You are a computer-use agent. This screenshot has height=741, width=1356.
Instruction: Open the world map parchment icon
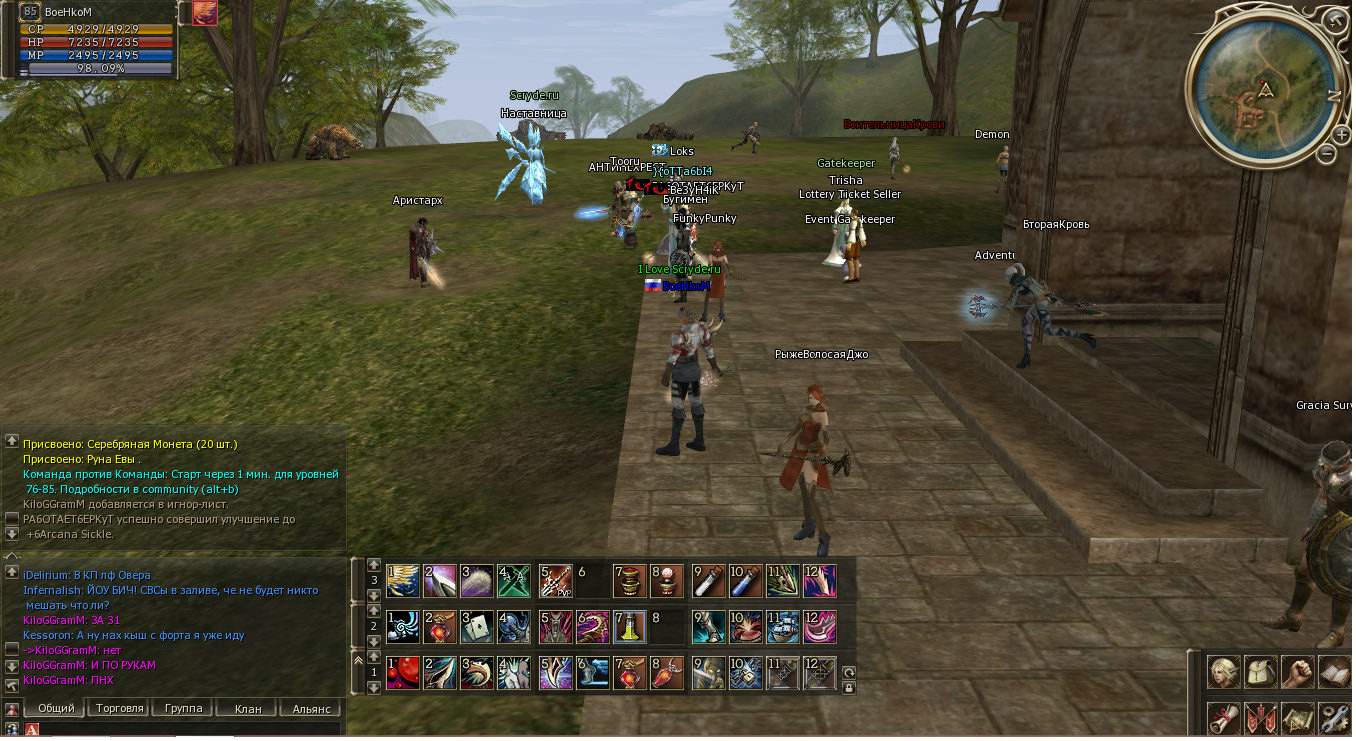pos(1297,718)
